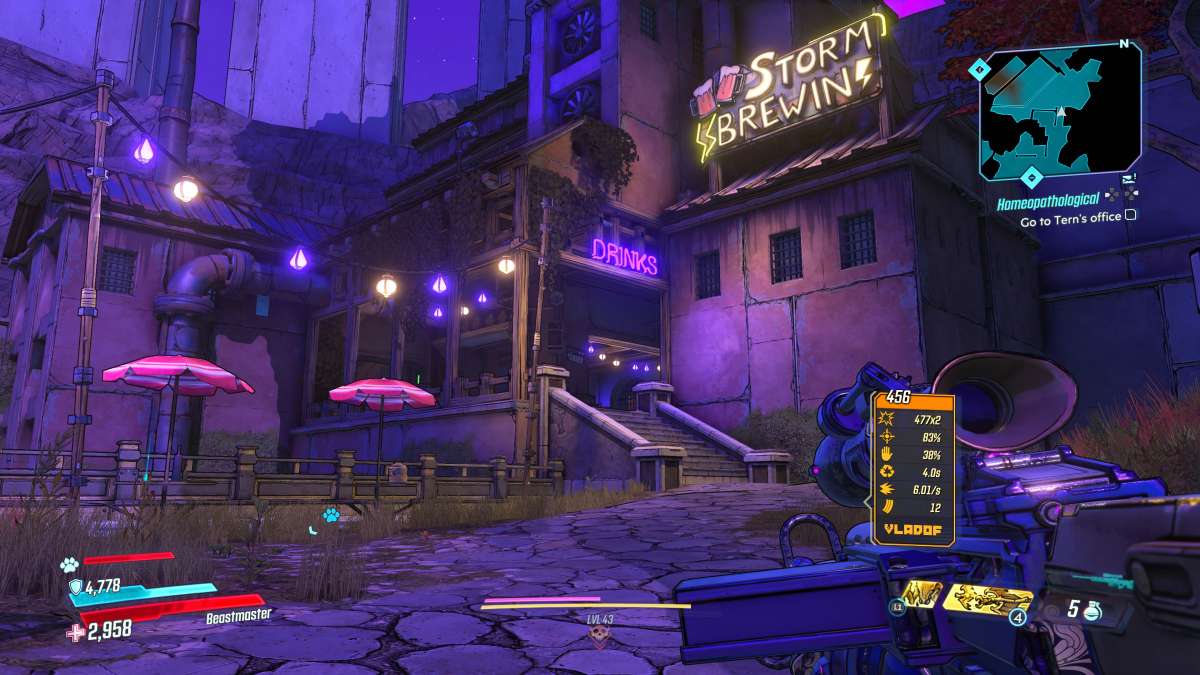Select the Homeopathological mission tracker

click(1048, 198)
